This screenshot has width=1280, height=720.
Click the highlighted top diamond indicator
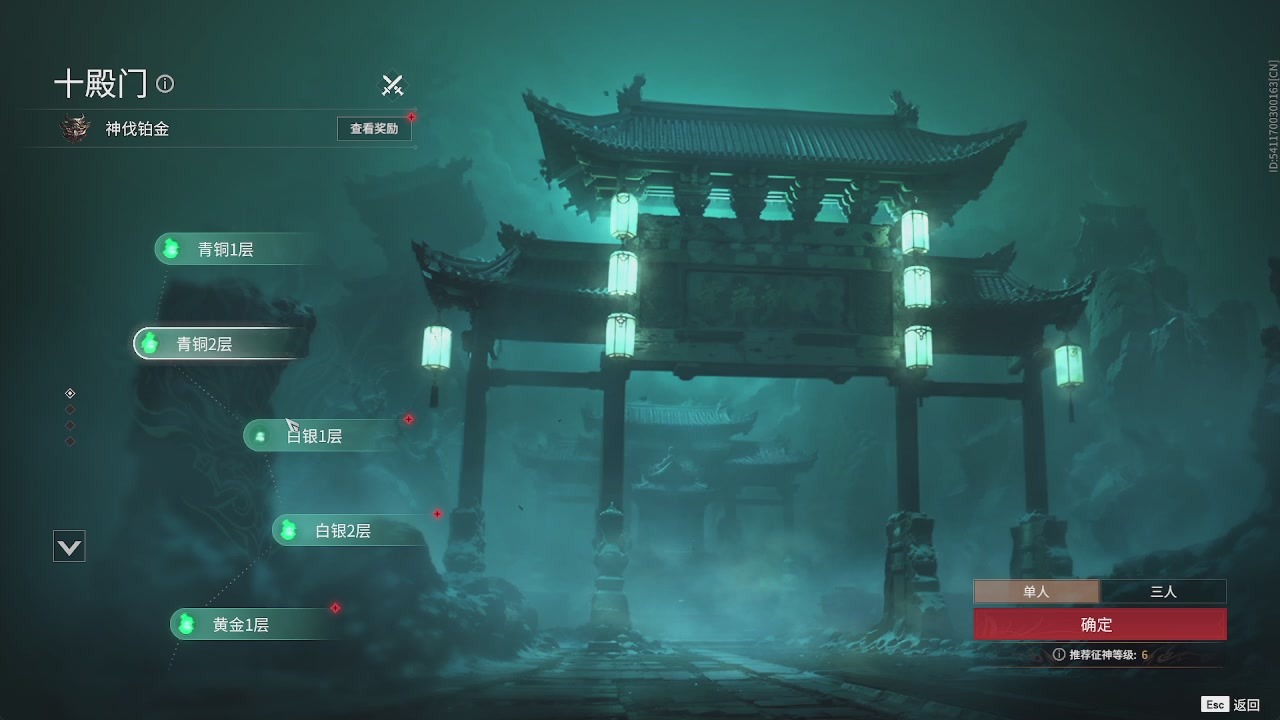[70, 393]
